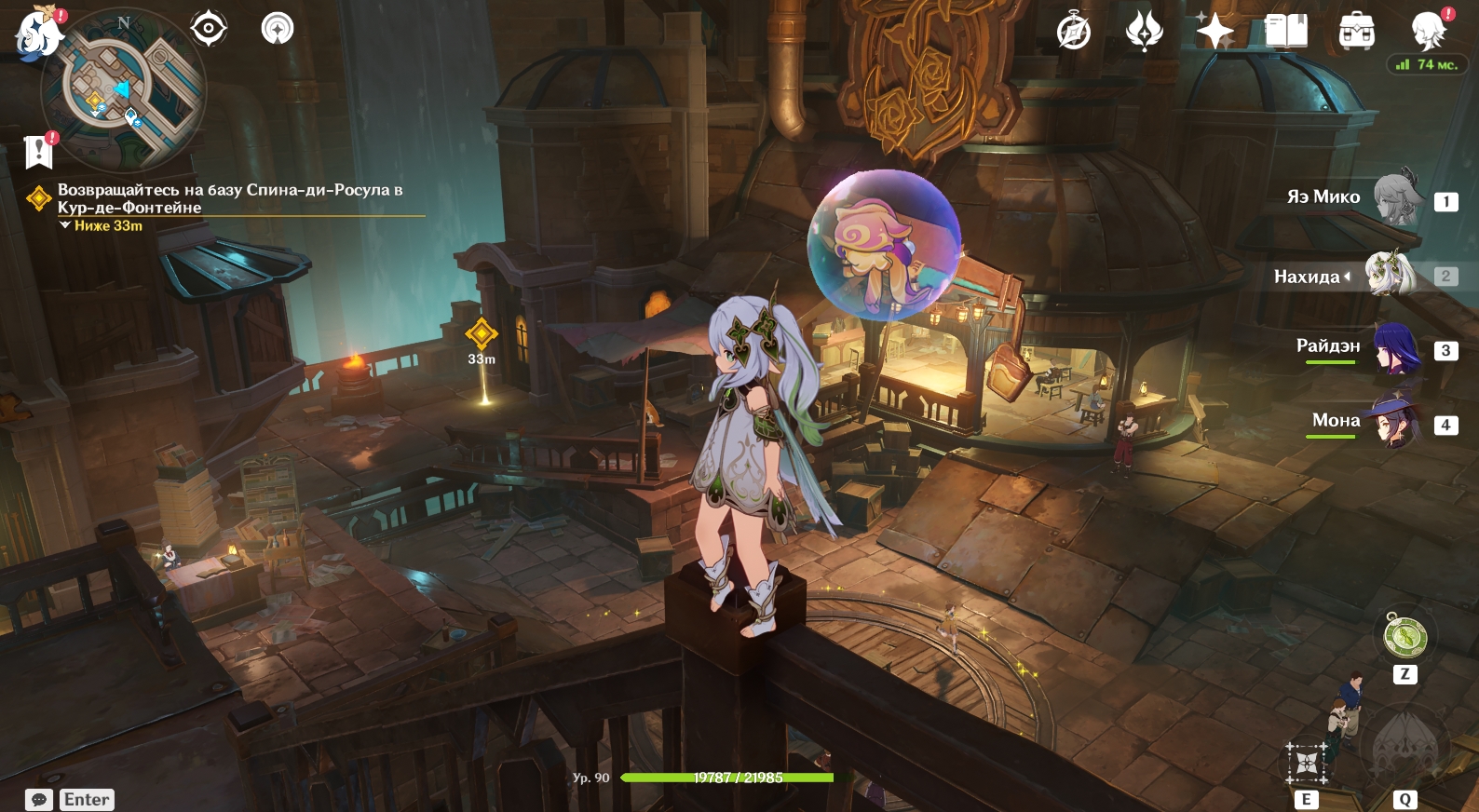The image size is (1479, 812).
Task: Toggle the elemental sight eye icon
Action: click(x=208, y=29)
